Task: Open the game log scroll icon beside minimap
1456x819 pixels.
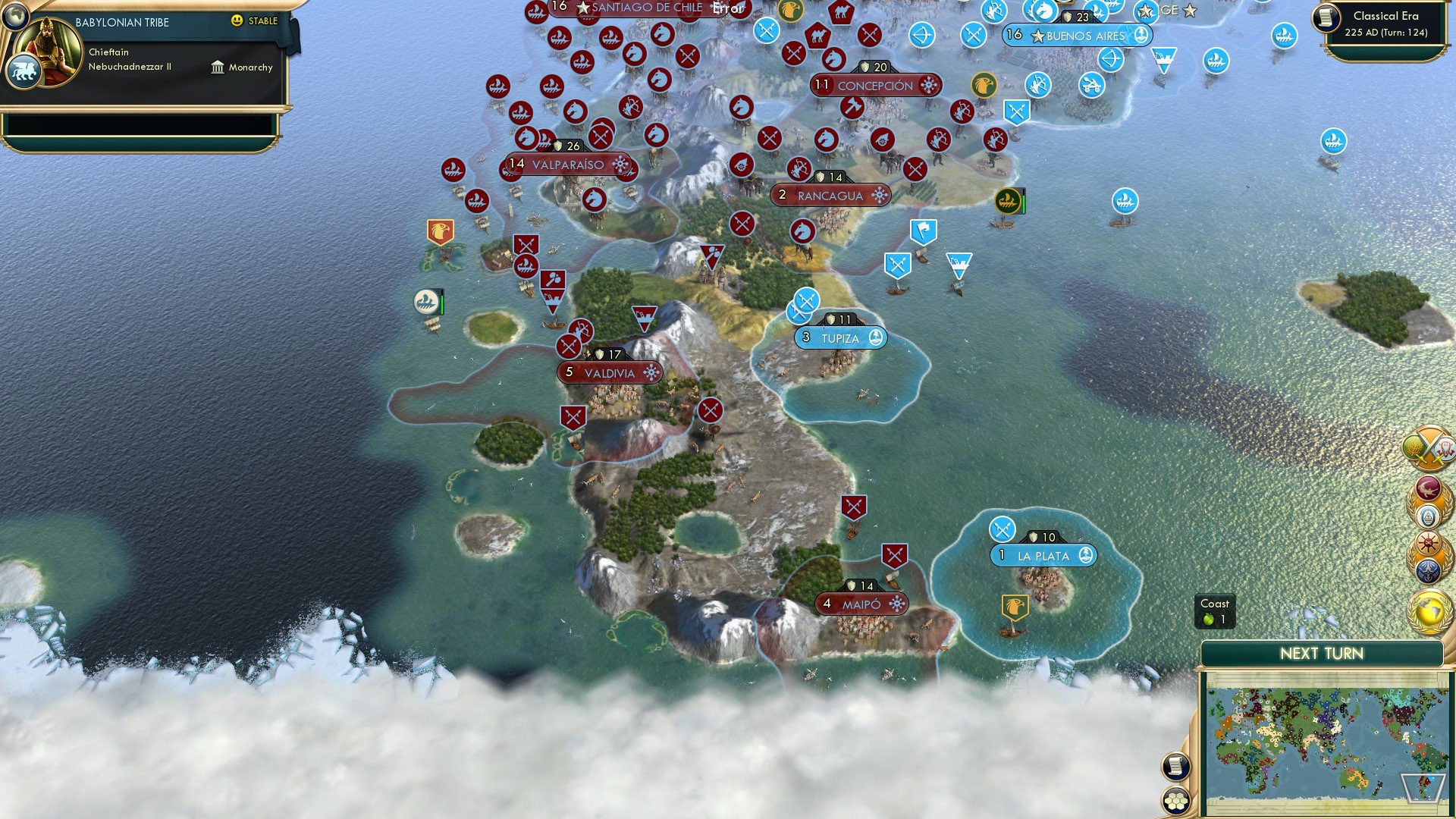Action: tap(1176, 766)
